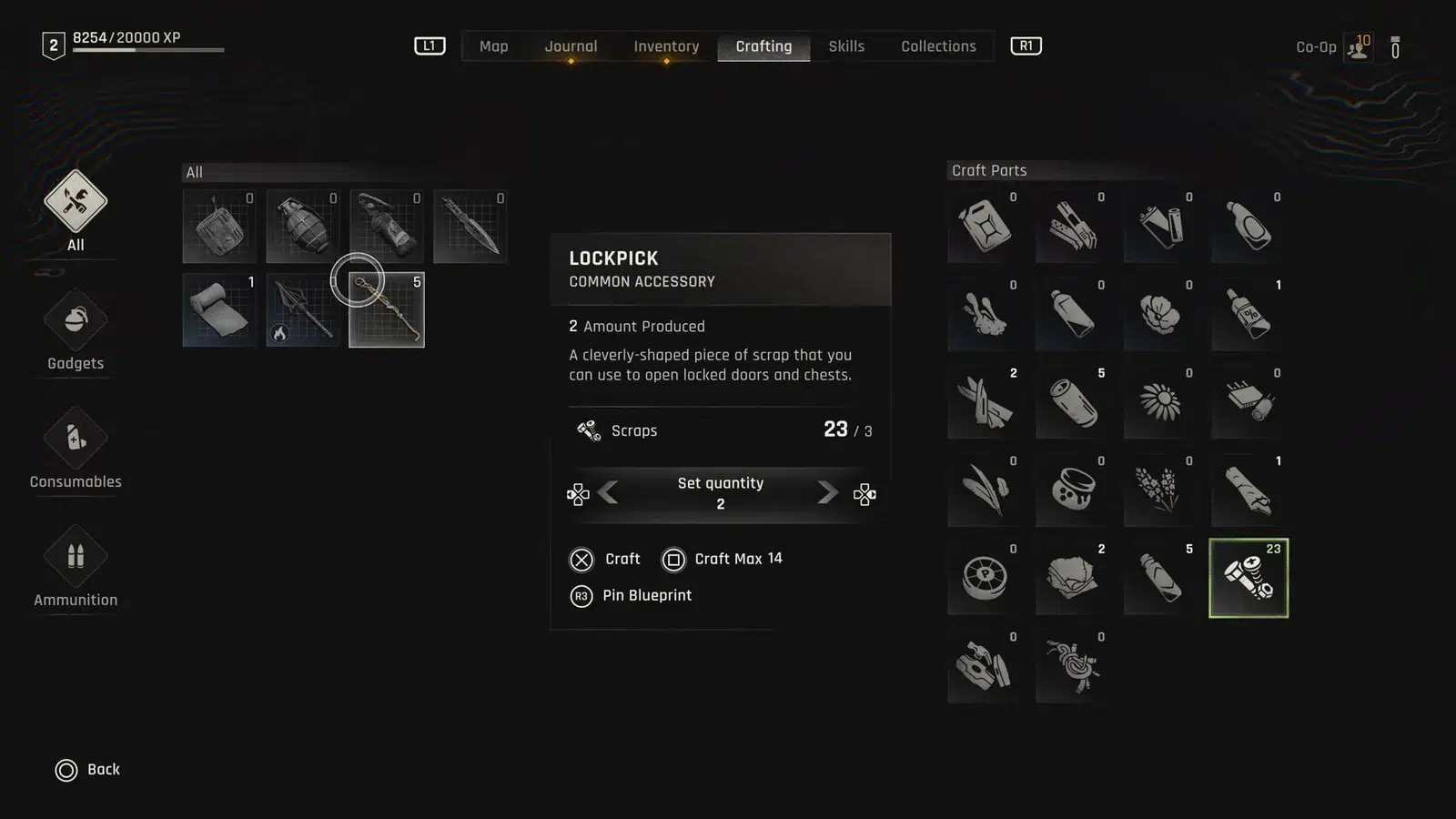Viewport: 1456px width, 819px height.
Task: Select the Scraps craft part
Action: (1248, 578)
